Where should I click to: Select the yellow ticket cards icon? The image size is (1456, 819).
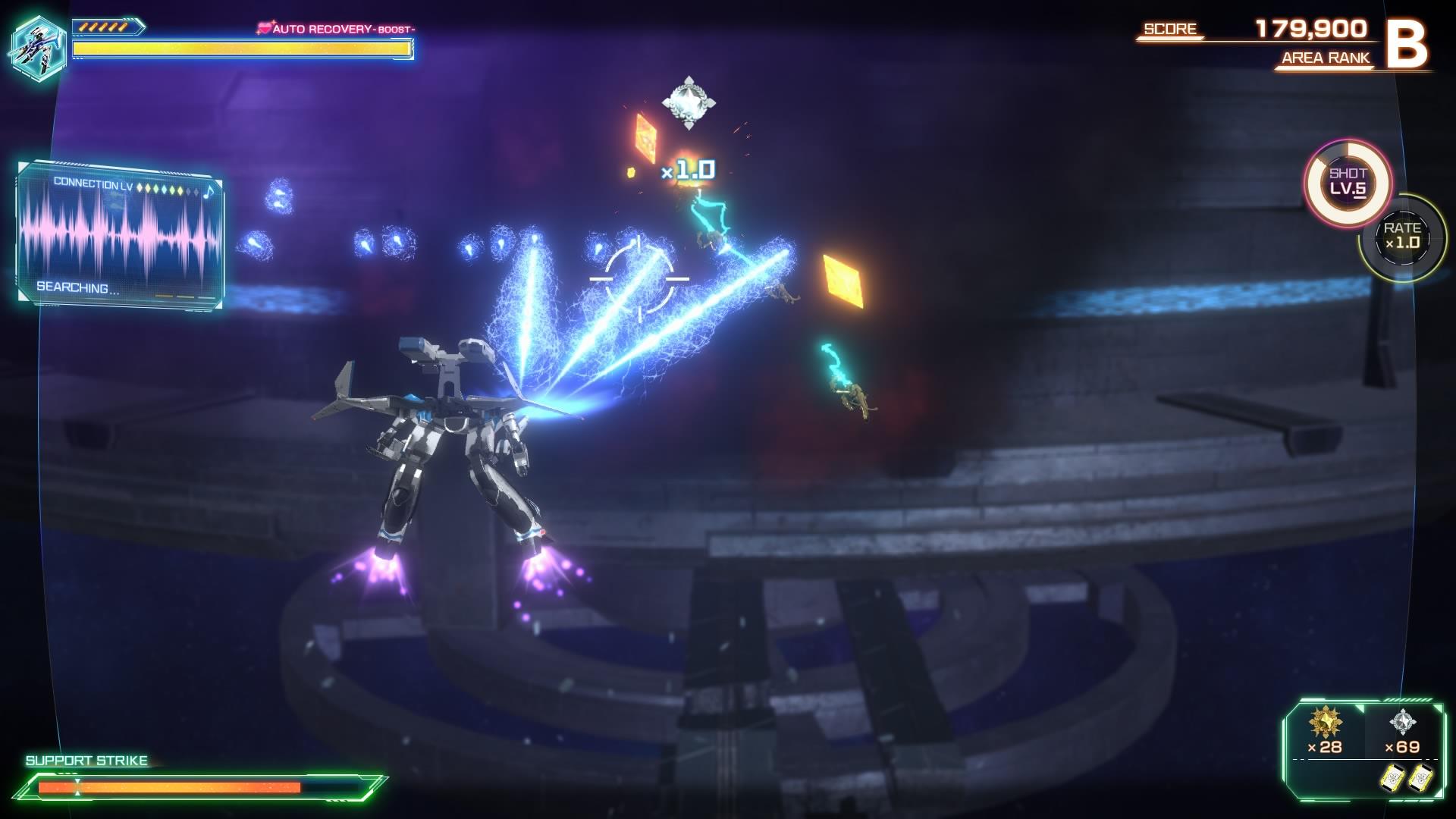pos(1405,778)
